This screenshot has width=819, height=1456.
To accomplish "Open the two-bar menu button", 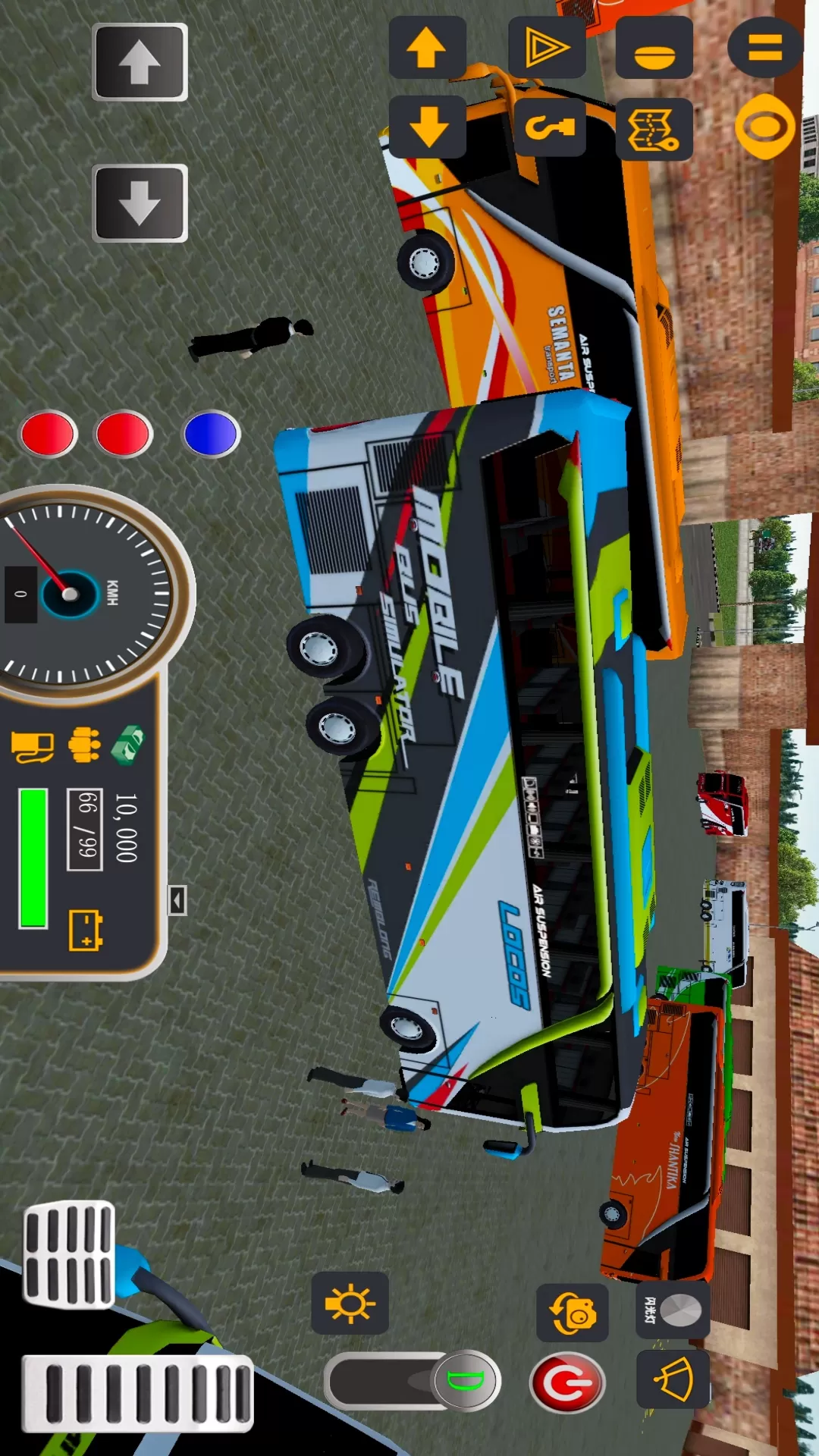I will (x=764, y=47).
